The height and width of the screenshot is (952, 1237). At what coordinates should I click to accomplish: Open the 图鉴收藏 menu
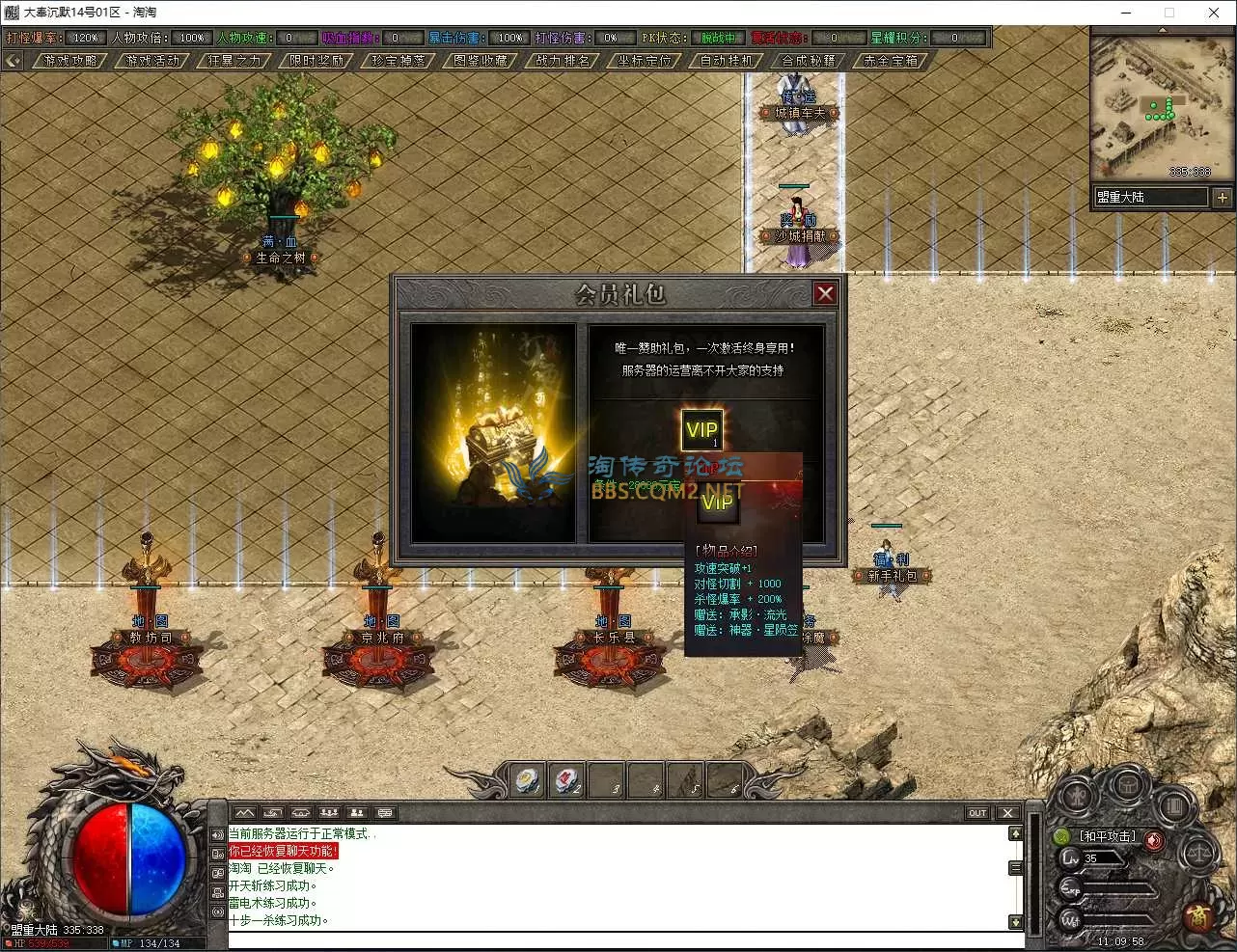[x=481, y=61]
